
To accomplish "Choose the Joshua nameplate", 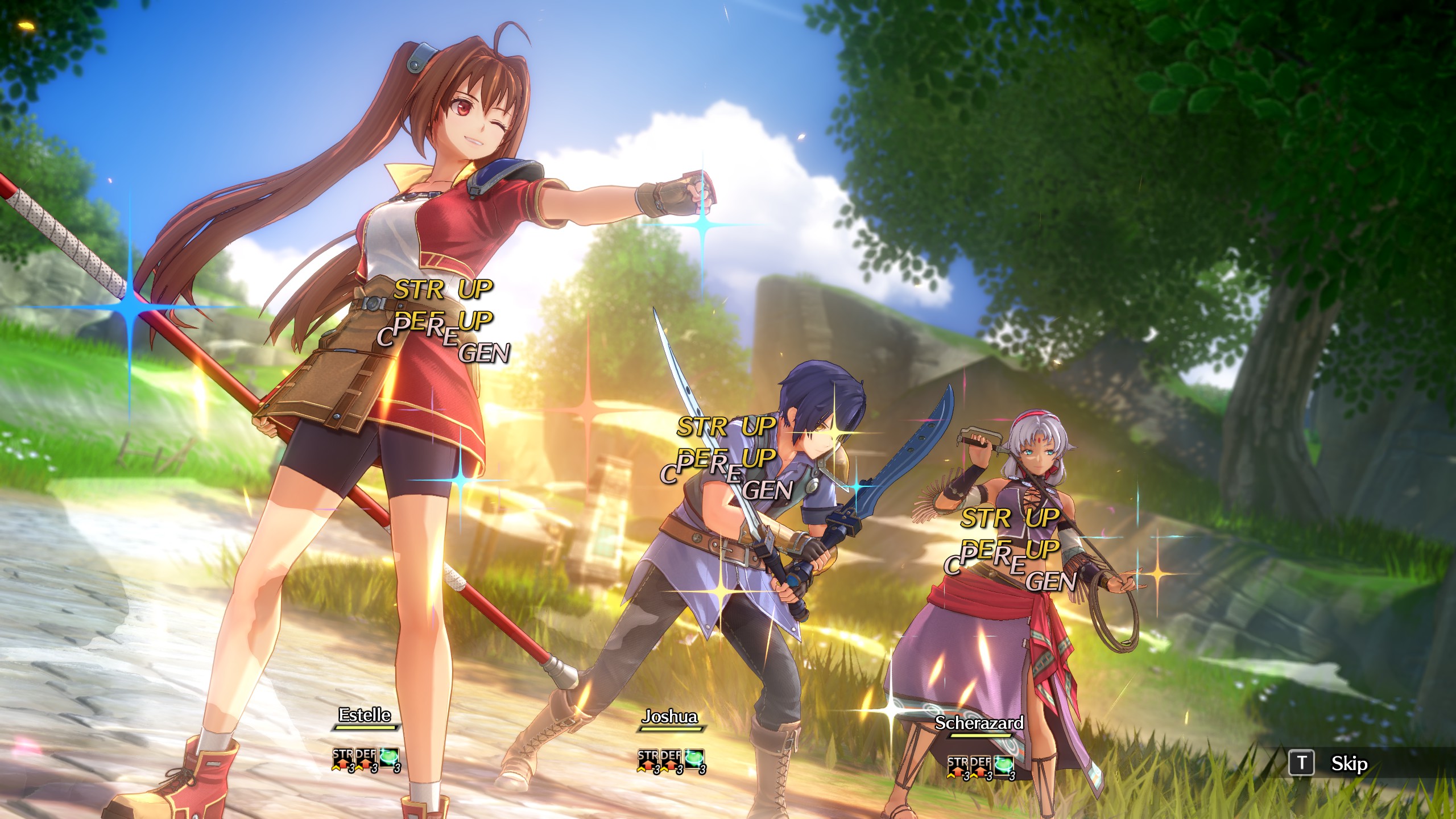I will (670, 717).
